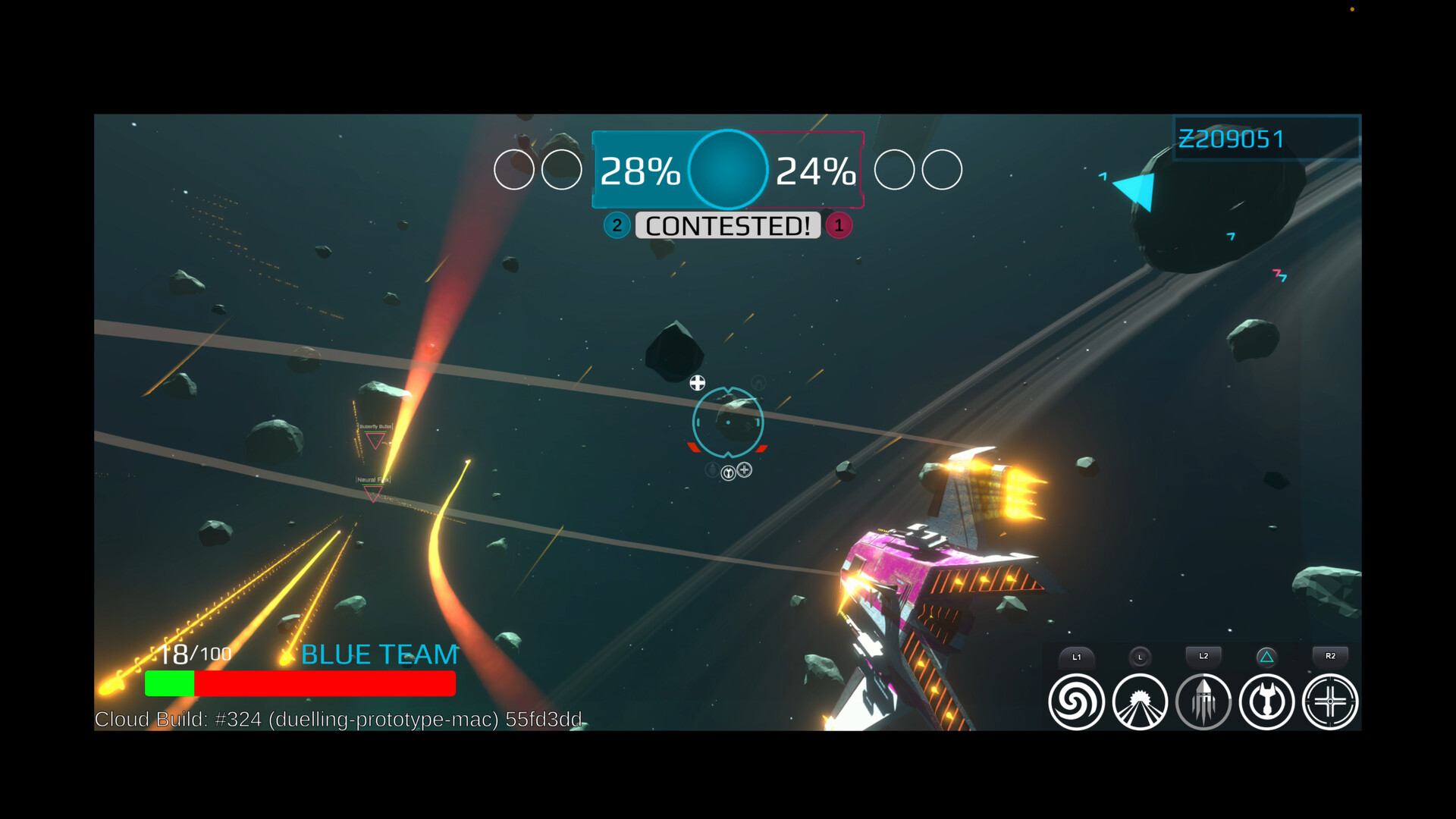The image size is (1456, 819).
Task: Expand the blue team 2 badge
Action: [617, 225]
